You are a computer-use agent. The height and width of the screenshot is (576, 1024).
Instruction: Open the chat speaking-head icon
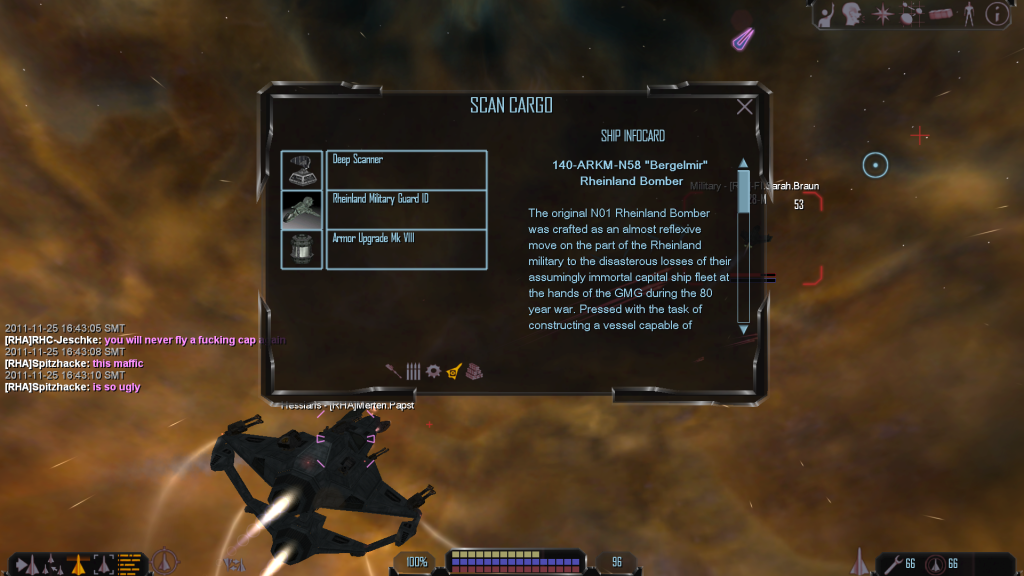point(854,14)
